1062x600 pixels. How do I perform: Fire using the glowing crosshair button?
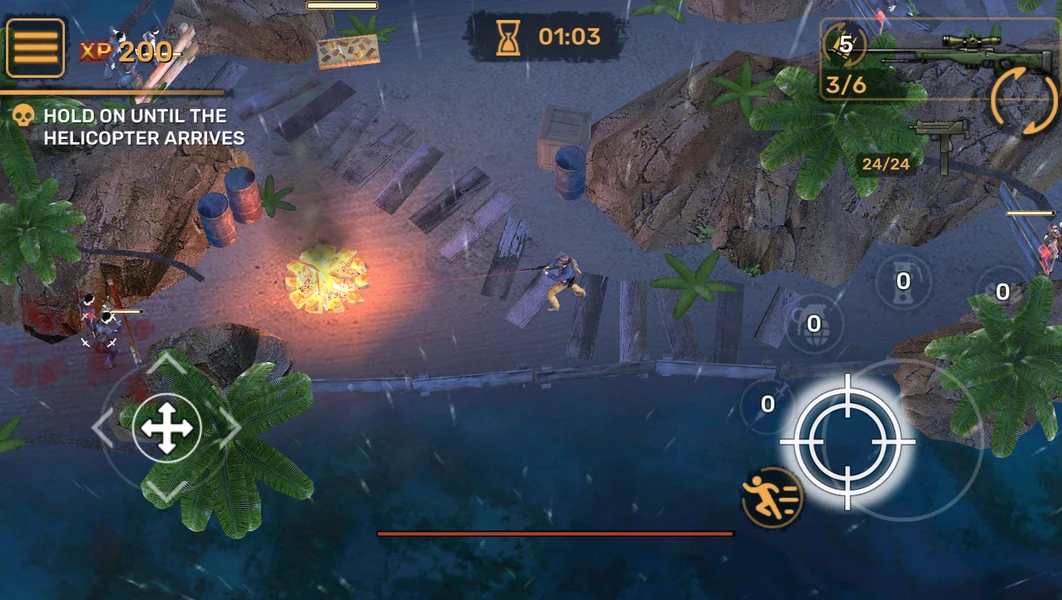pos(847,440)
